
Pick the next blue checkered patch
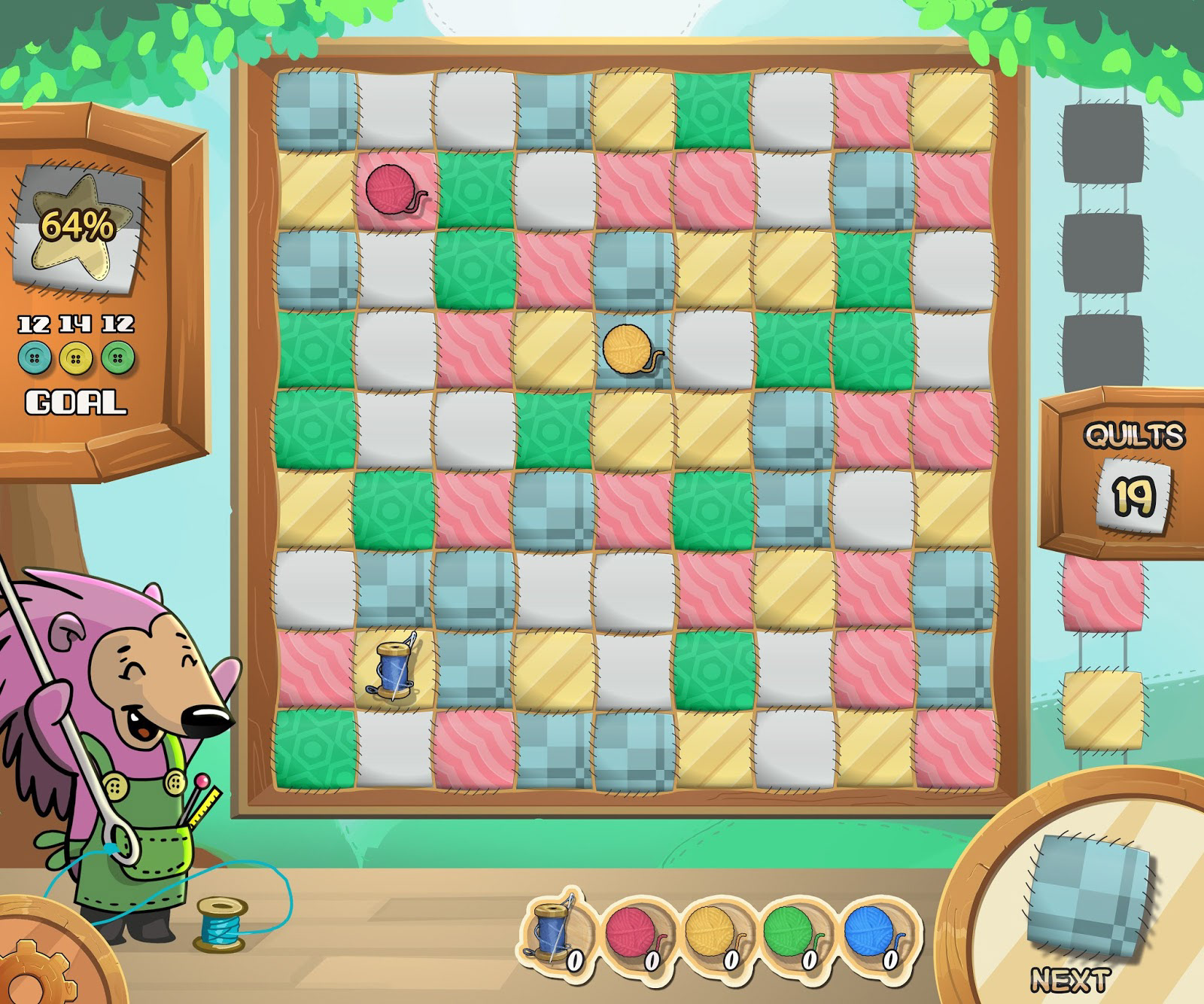tap(1091, 894)
